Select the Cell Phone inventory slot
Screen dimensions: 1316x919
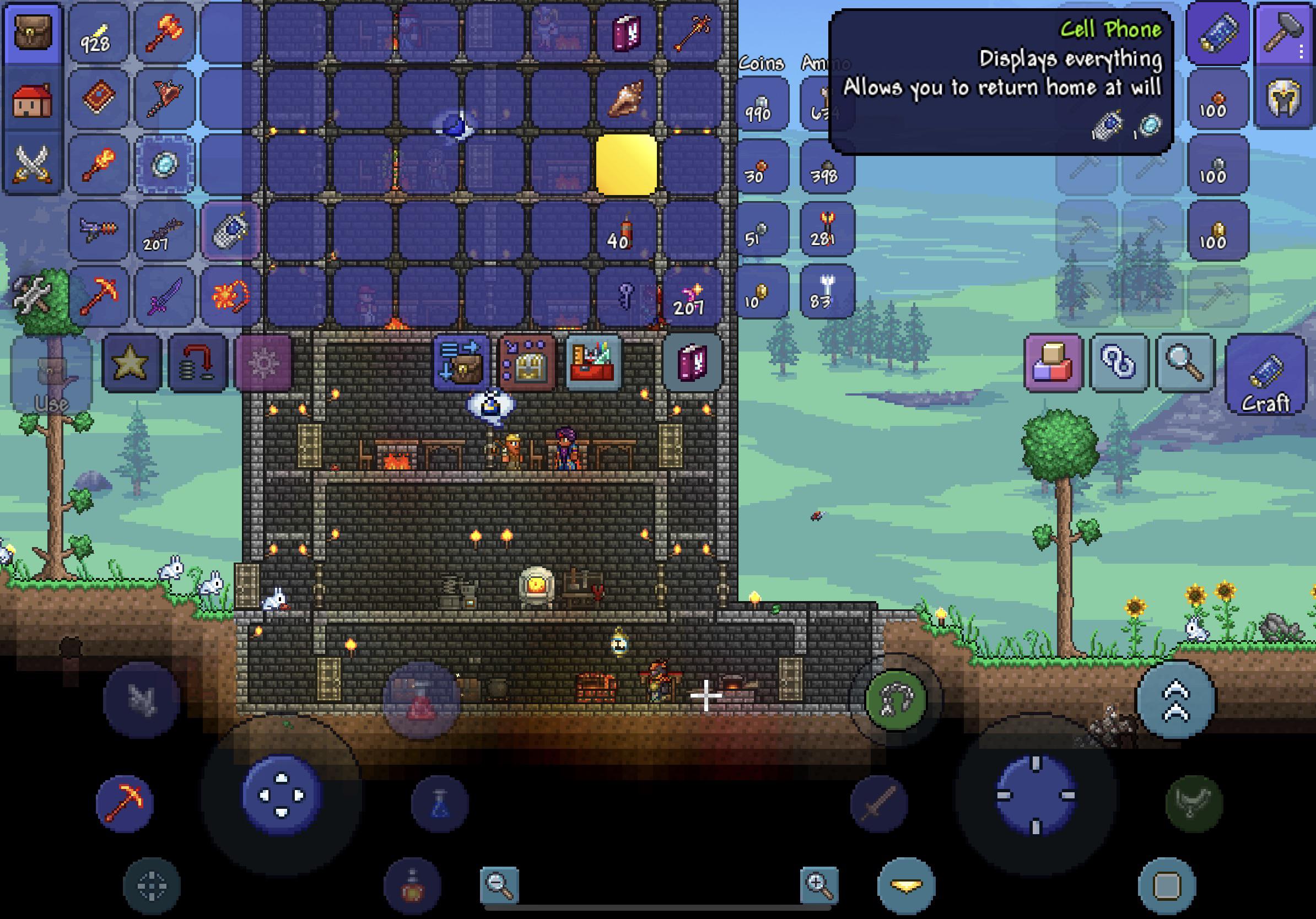coord(230,230)
